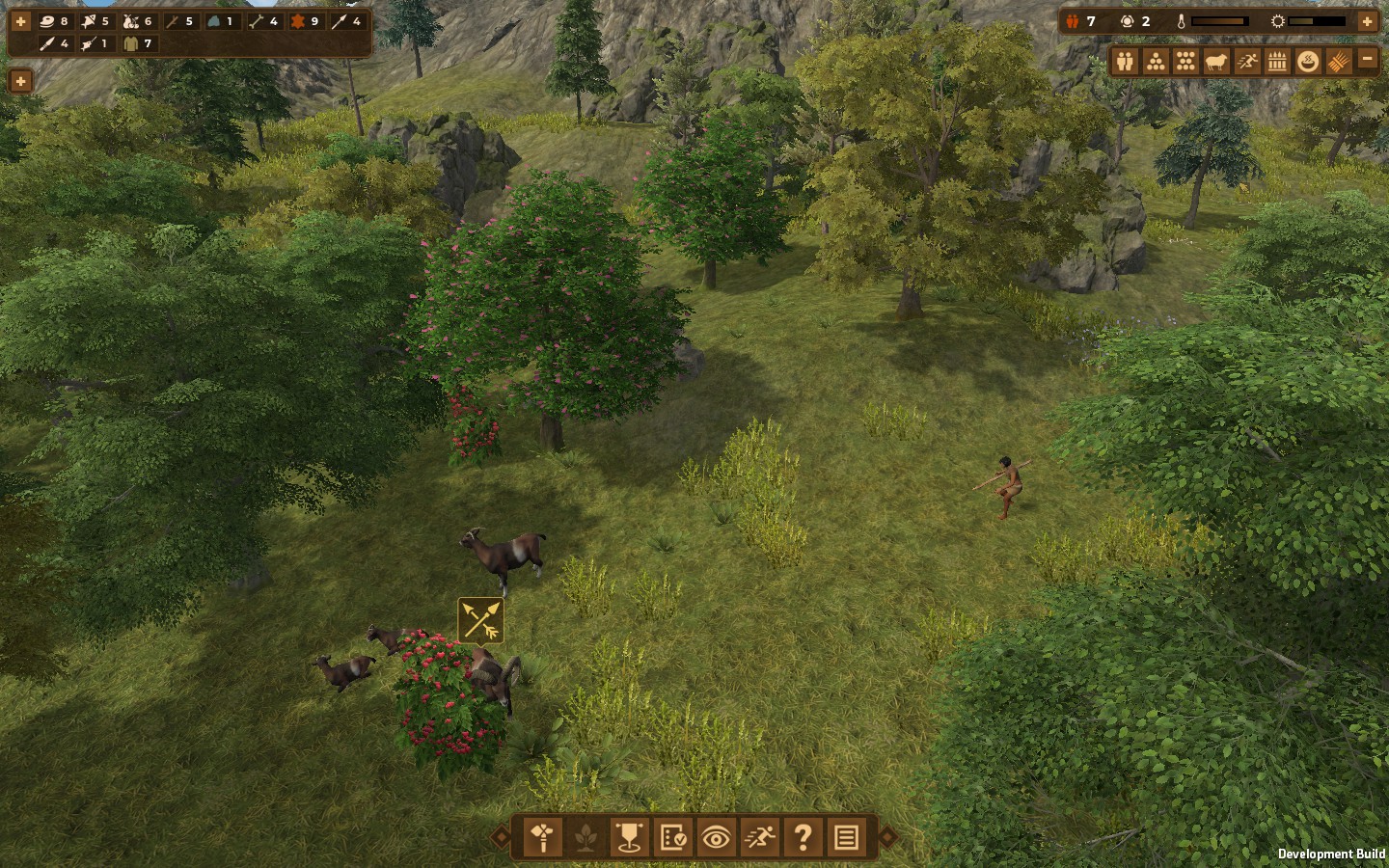Viewport: 1389px width, 868px height.
Task: Click the hunt arrows marker above the animal
Action: (480, 620)
